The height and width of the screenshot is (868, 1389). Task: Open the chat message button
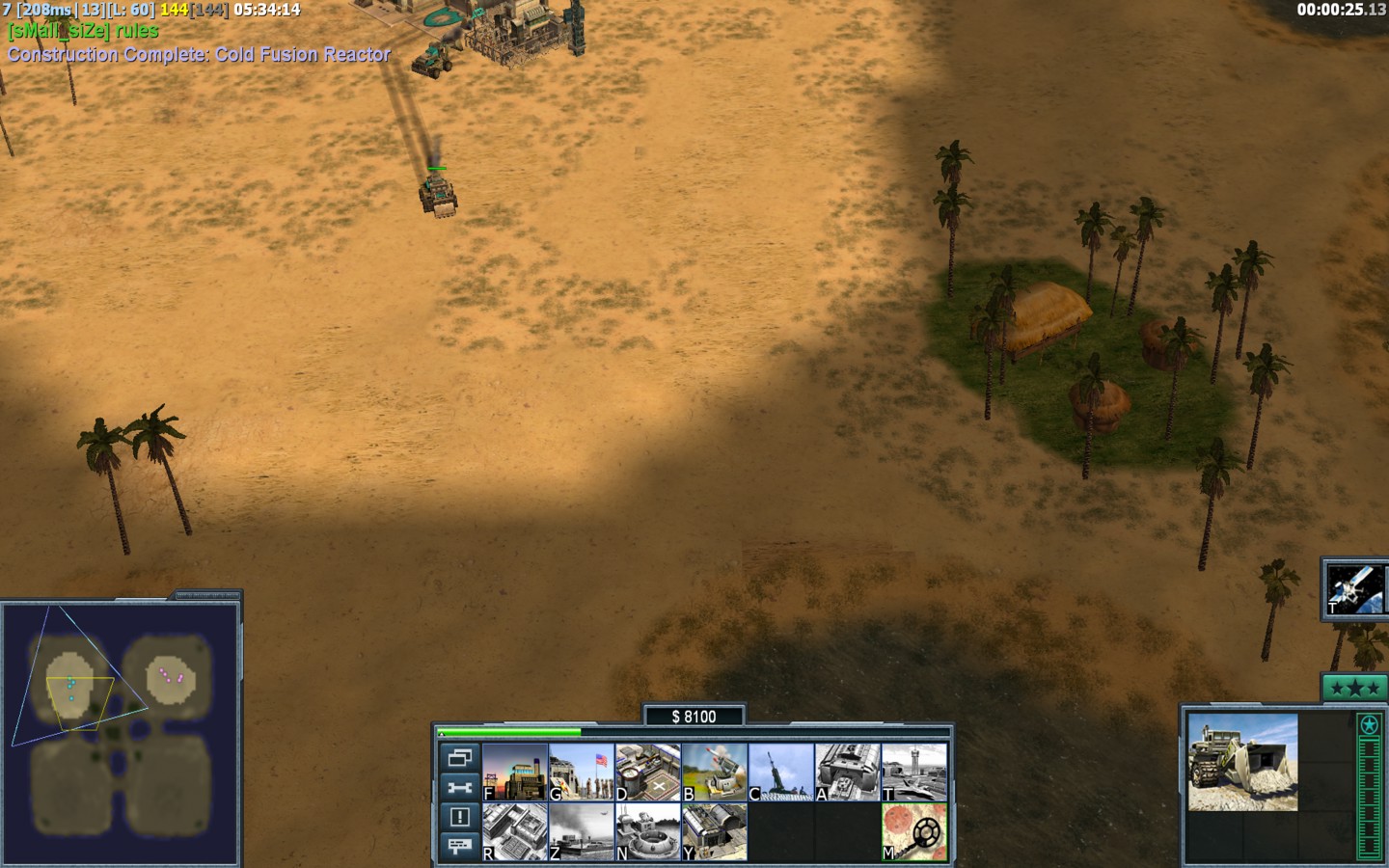pyautogui.click(x=460, y=846)
